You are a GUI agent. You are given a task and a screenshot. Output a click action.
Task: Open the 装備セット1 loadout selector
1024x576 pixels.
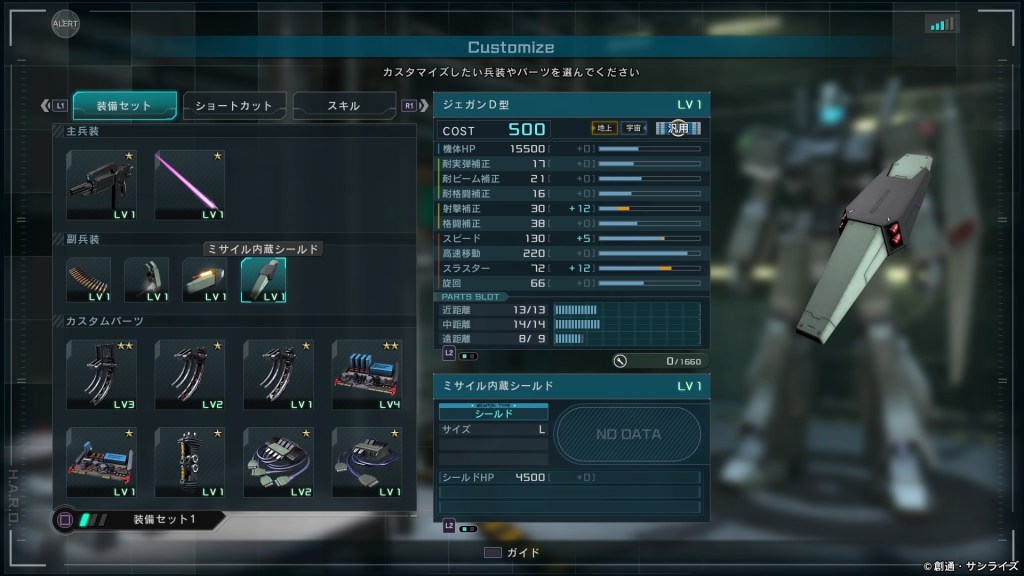pyautogui.click(x=140, y=520)
